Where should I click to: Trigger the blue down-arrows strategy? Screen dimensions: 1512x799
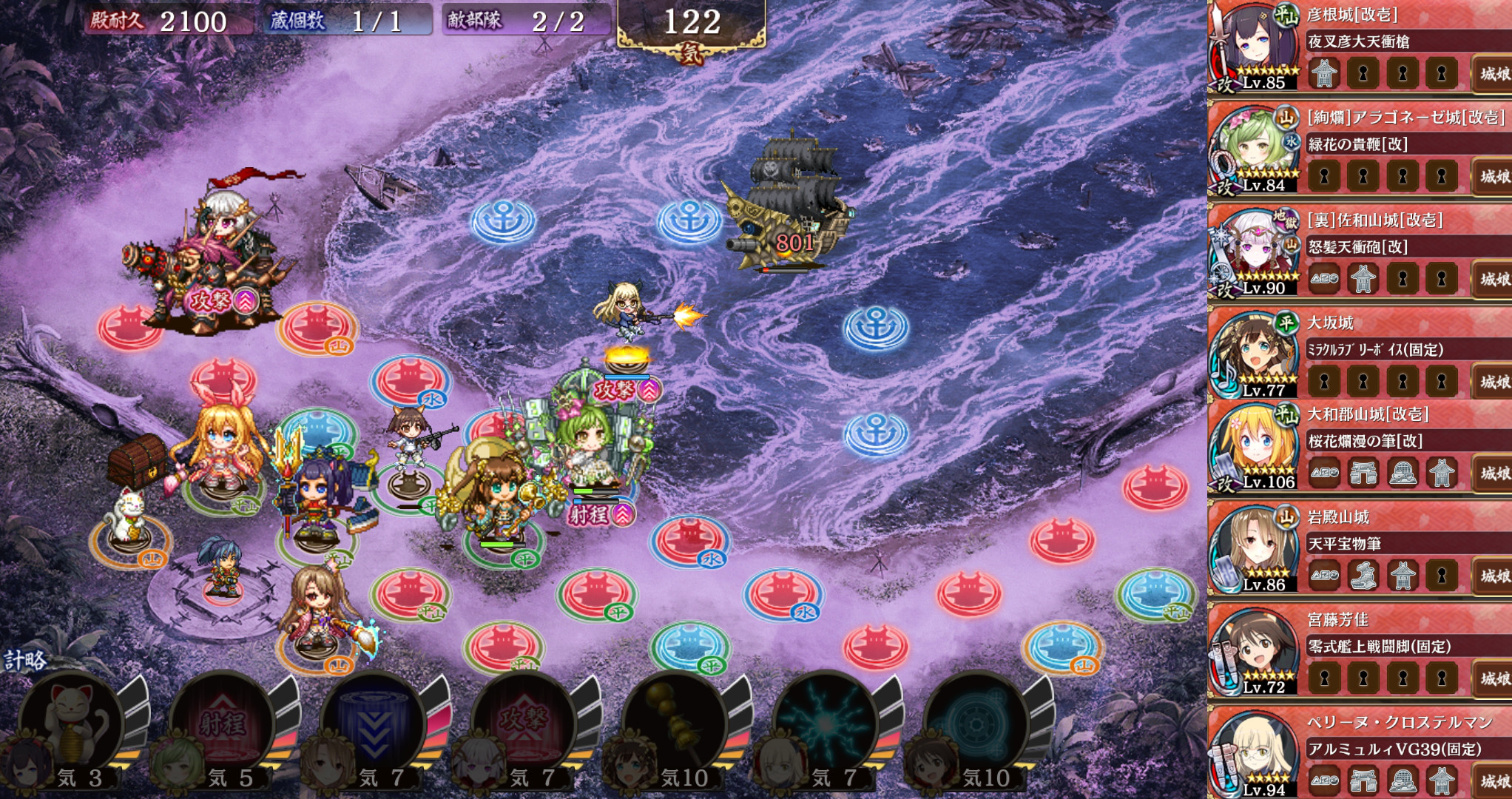click(374, 721)
